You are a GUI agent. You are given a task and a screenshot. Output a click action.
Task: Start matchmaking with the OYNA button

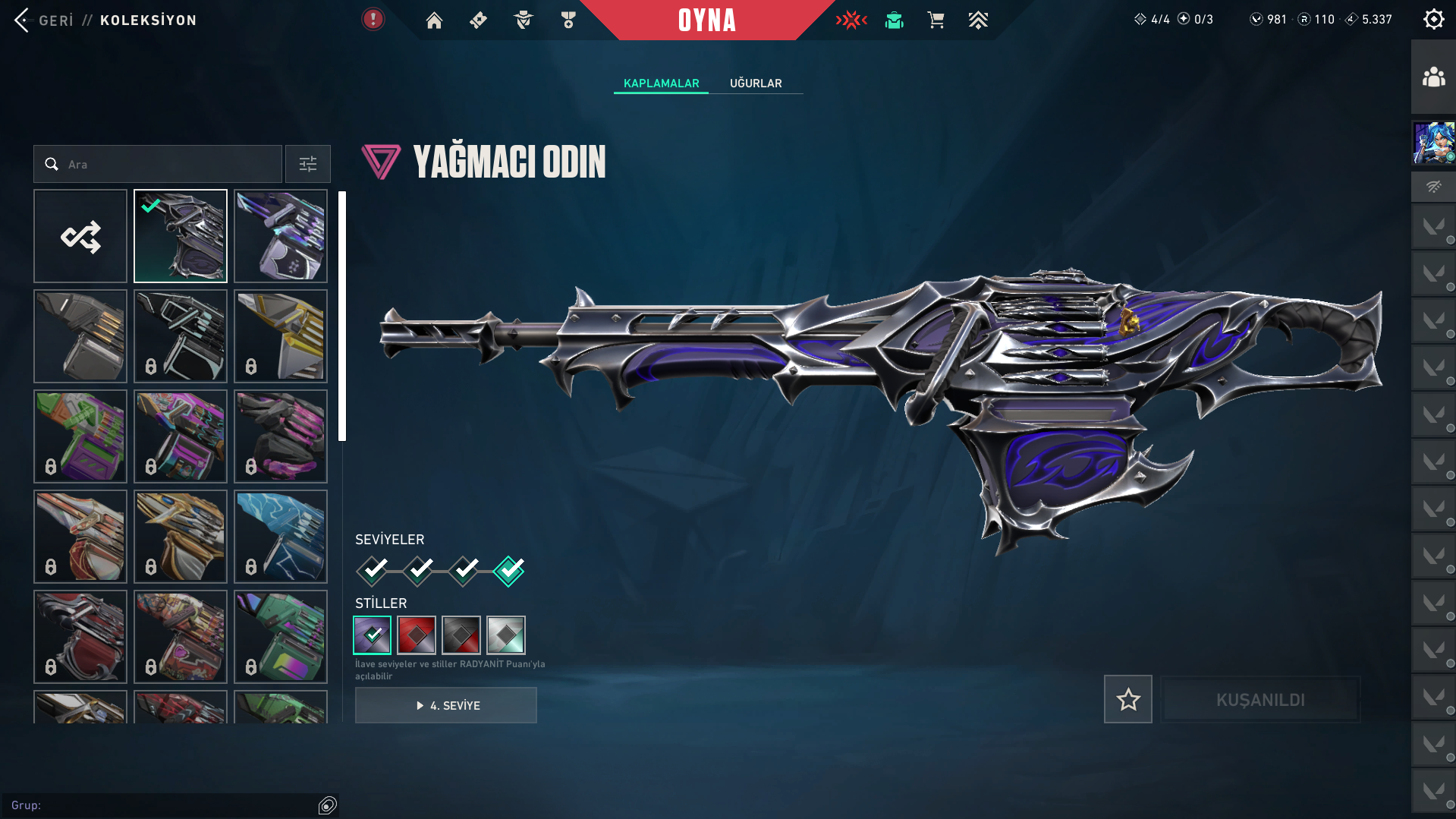coord(706,20)
